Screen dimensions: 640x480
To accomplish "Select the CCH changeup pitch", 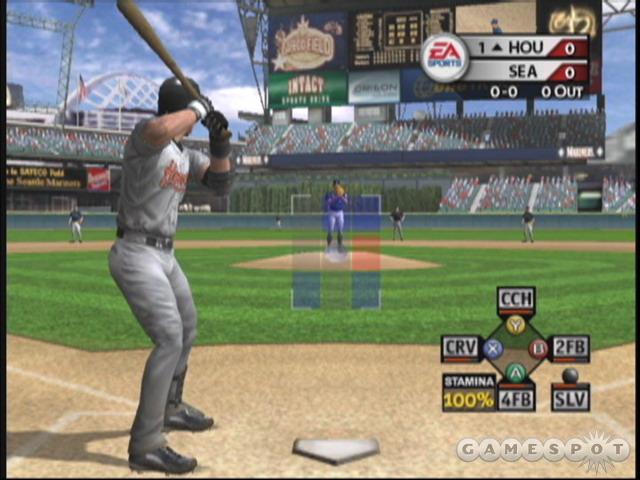I will click(515, 299).
